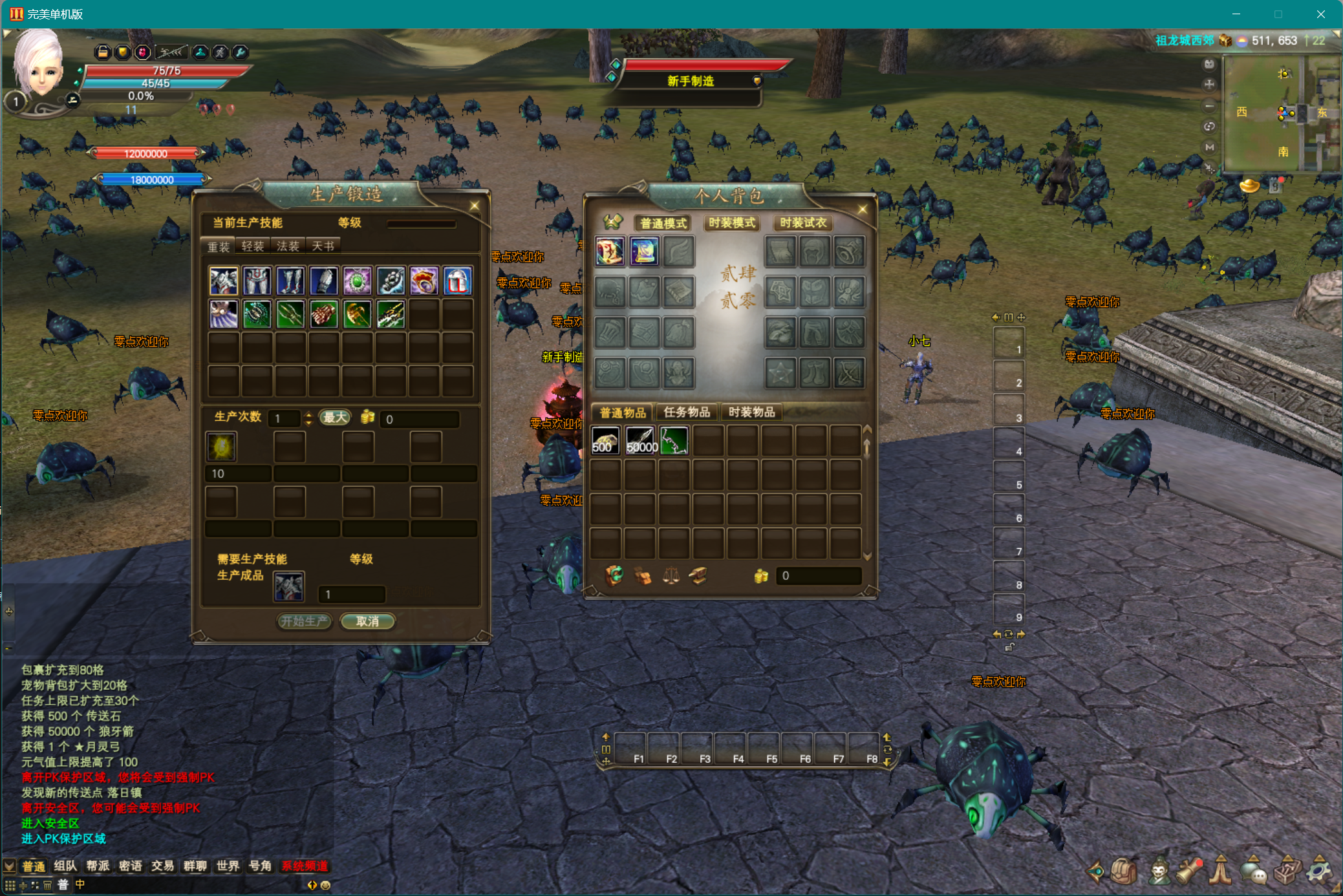Screen dimensions: 1343x896
Task: Open the 天书 crafting tab
Action: point(323,246)
